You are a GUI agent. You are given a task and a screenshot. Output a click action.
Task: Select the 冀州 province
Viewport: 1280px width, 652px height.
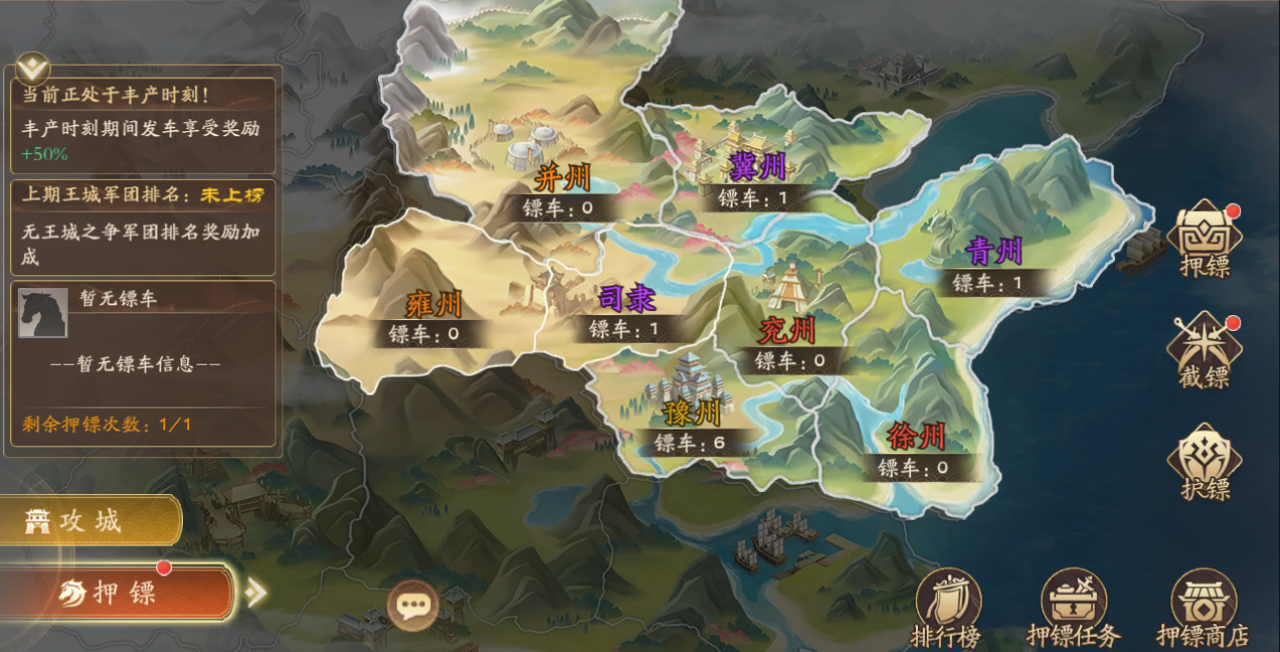tap(758, 167)
